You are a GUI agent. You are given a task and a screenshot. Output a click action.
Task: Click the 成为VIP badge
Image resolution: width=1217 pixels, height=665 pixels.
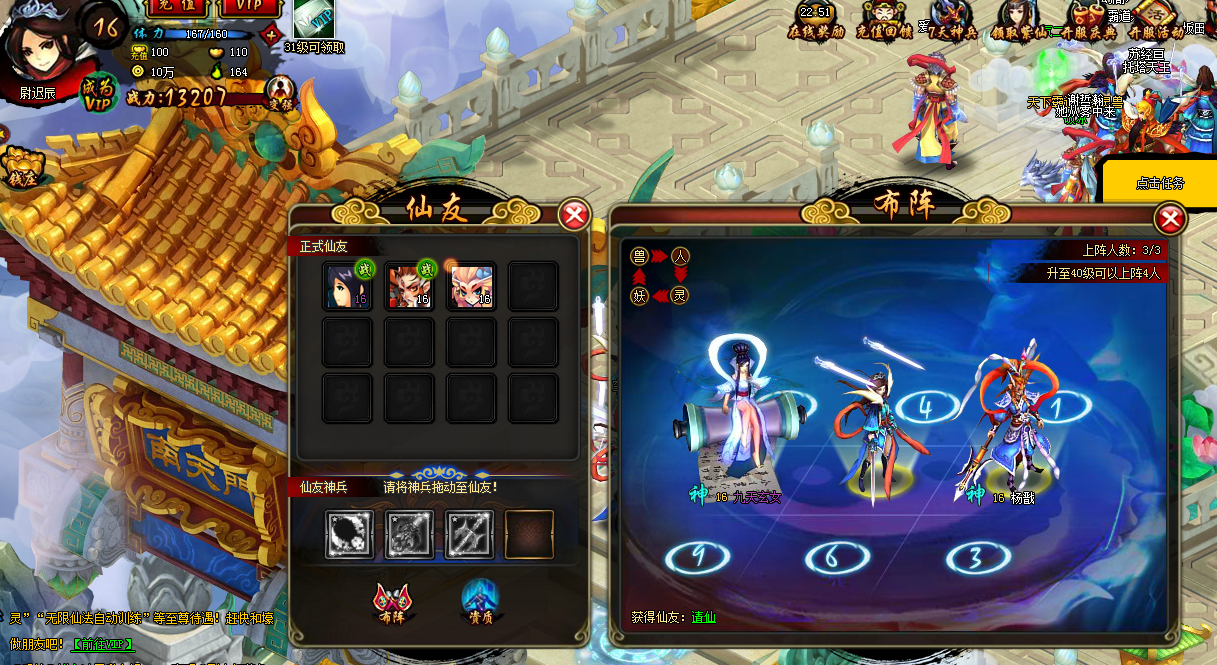[97, 91]
